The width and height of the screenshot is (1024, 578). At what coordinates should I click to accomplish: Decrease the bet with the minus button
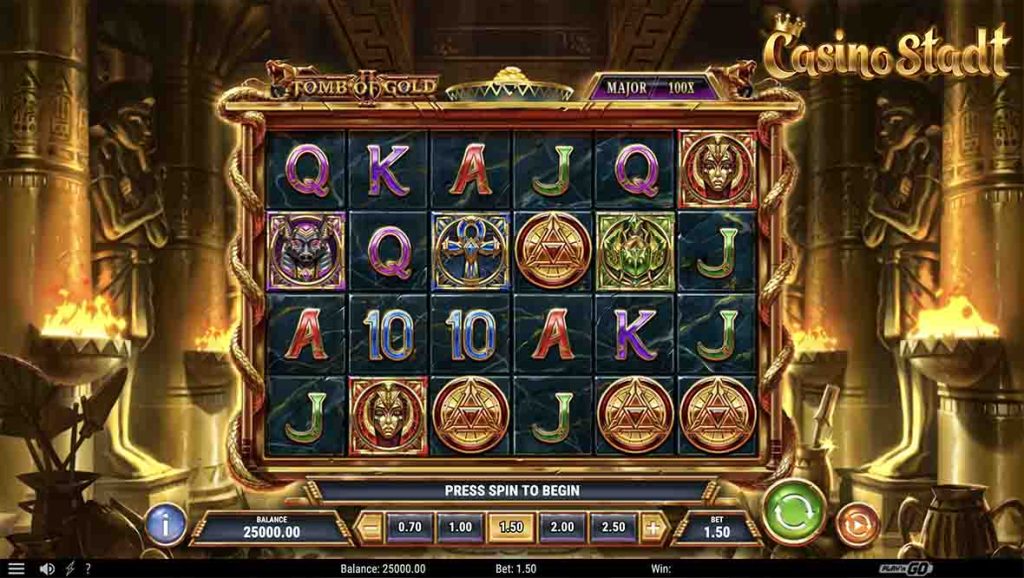click(370, 527)
